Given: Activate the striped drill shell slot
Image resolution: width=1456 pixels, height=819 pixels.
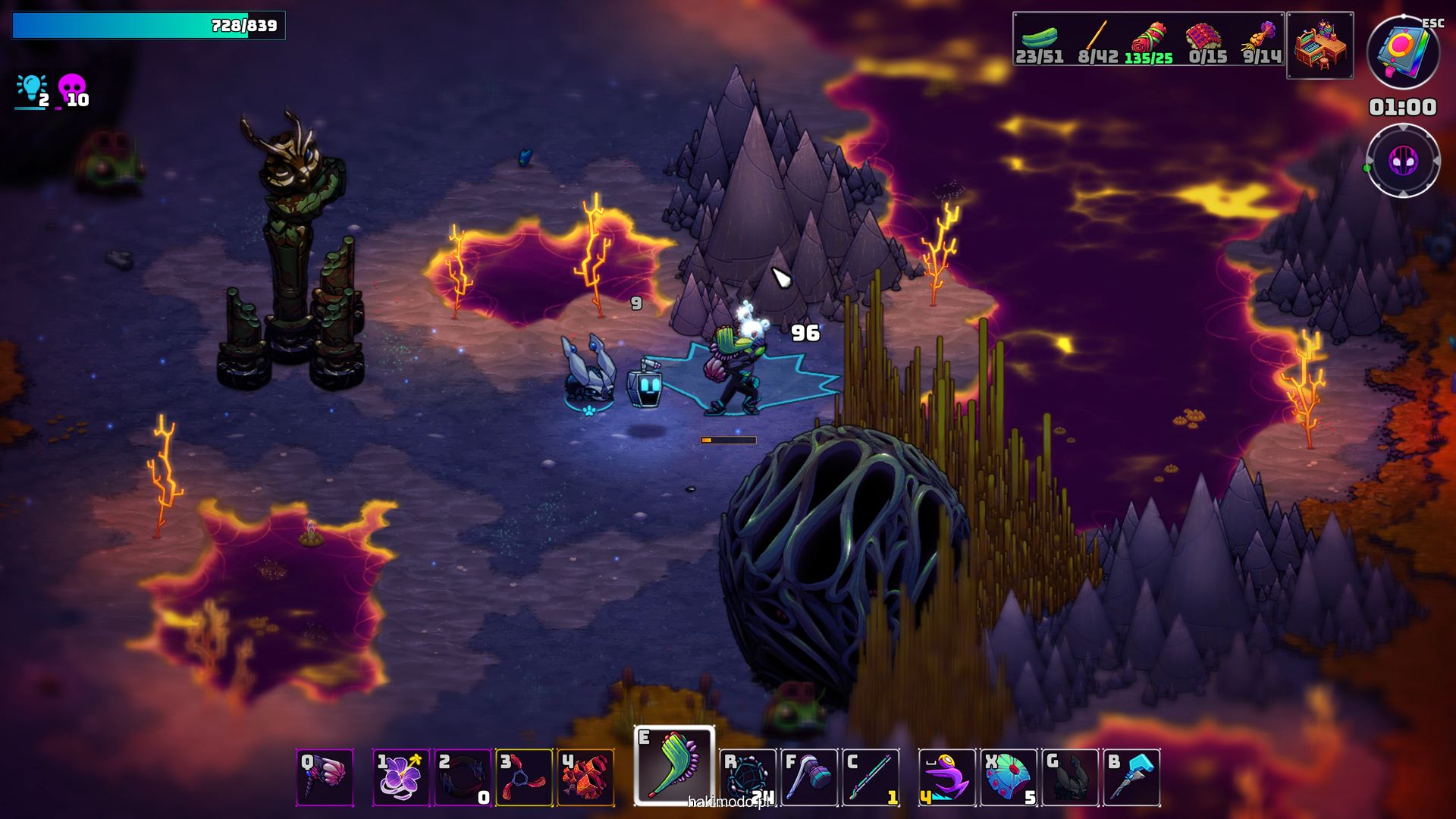Looking at the screenshot, I should (x=325, y=777).
